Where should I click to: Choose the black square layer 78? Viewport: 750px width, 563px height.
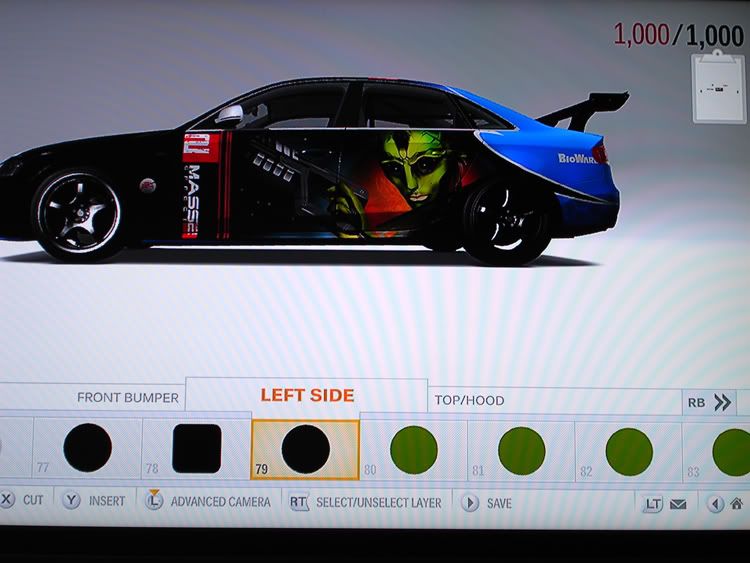coord(197,449)
